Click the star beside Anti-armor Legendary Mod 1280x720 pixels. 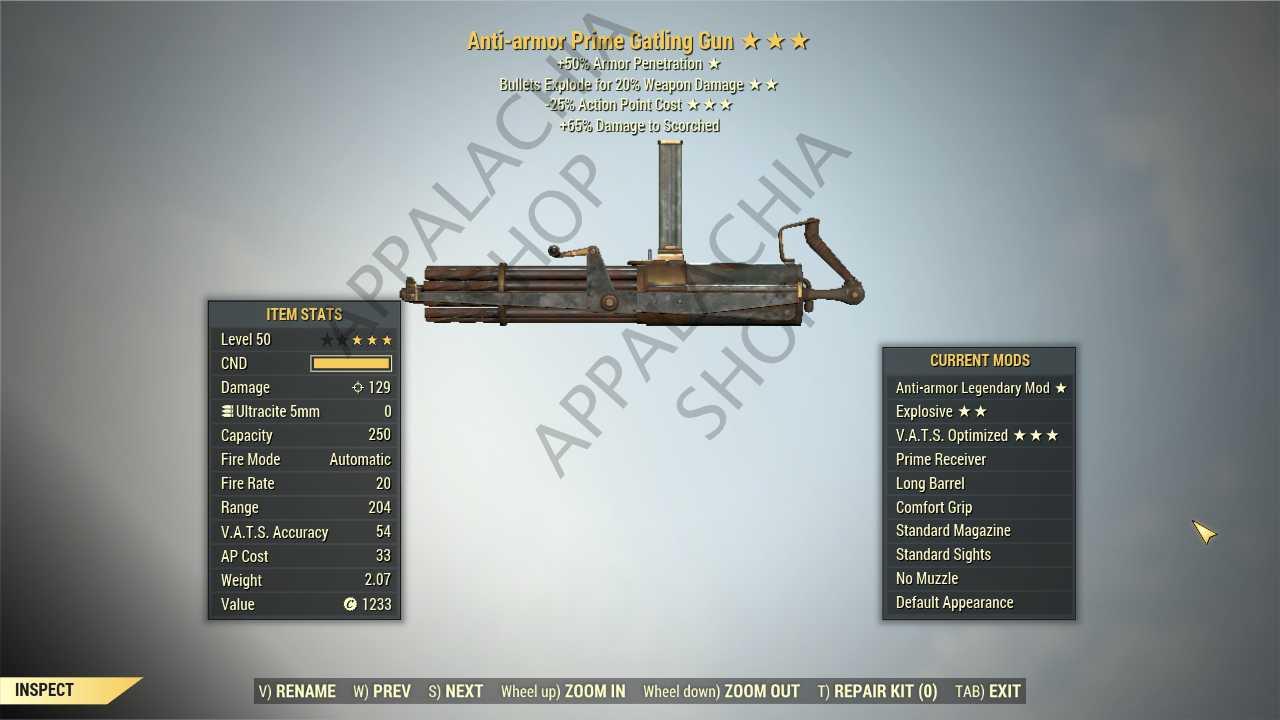(x=1062, y=387)
